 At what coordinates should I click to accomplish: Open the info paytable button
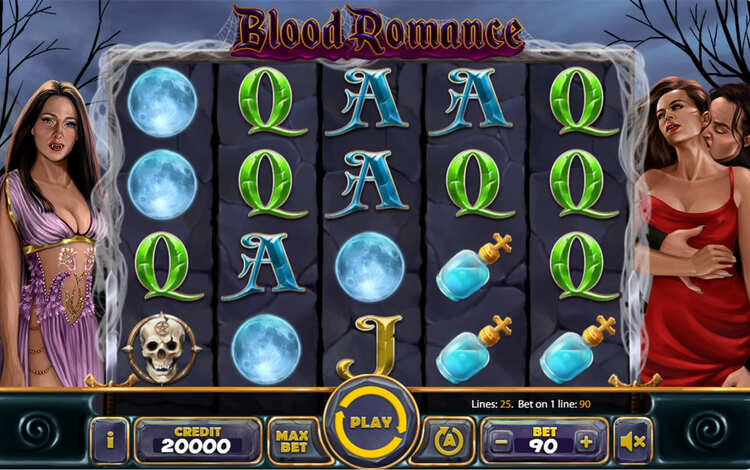pos(109,440)
